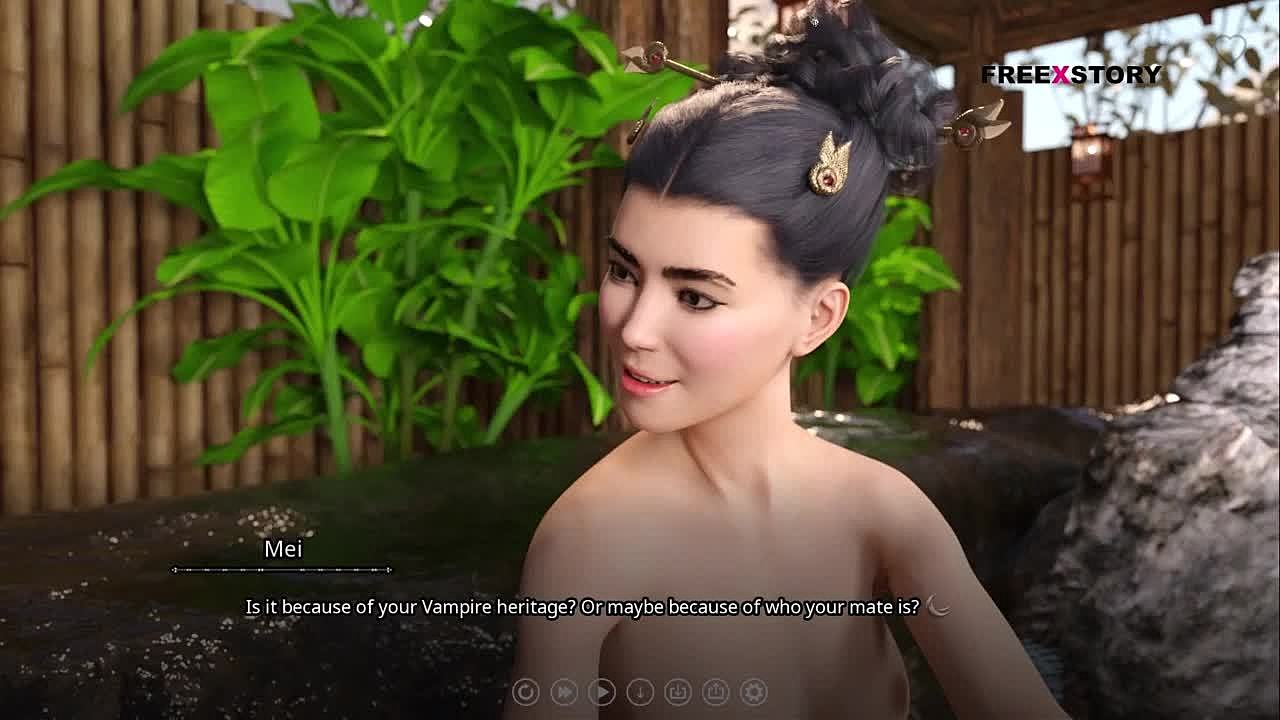Click the heart icon in the top corner
This screenshot has width=1280, height=720.
point(1230,48)
